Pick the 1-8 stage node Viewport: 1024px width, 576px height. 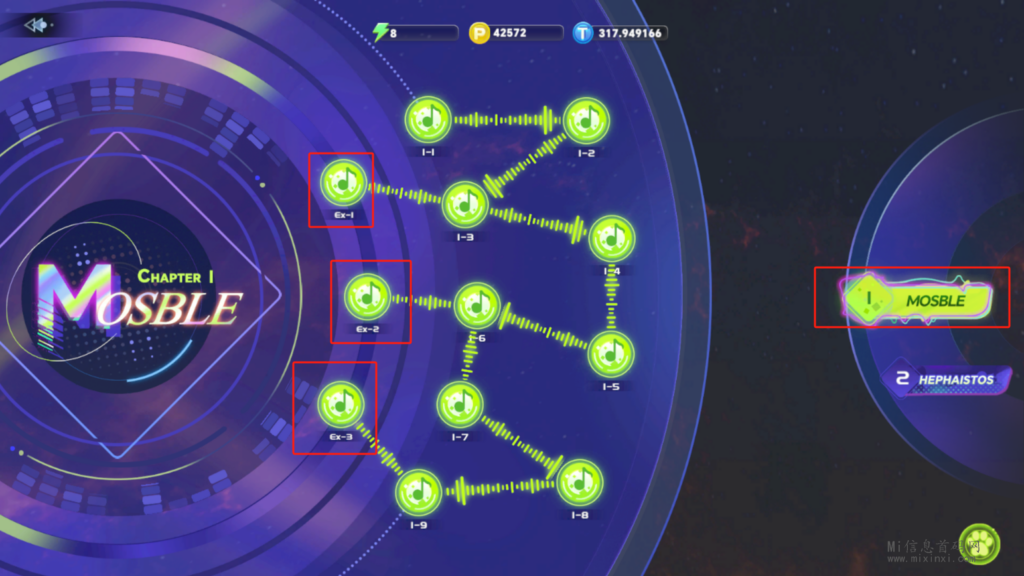(x=579, y=483)
